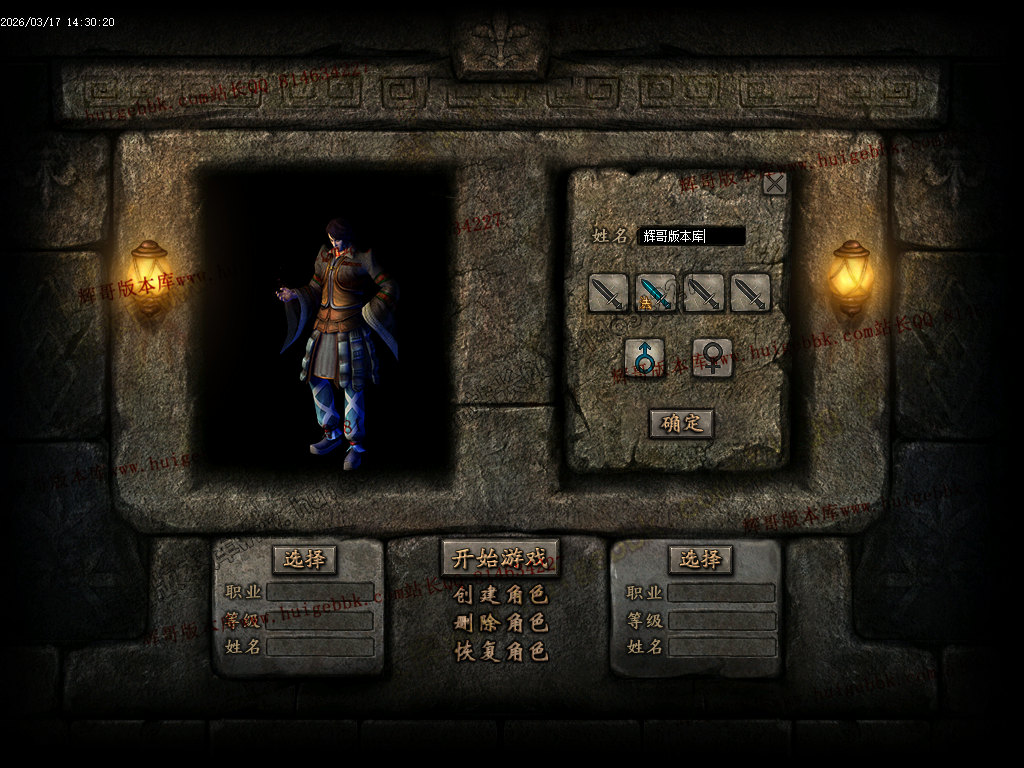
Task: Select the female gender symbol
Action: pos(712,357)
